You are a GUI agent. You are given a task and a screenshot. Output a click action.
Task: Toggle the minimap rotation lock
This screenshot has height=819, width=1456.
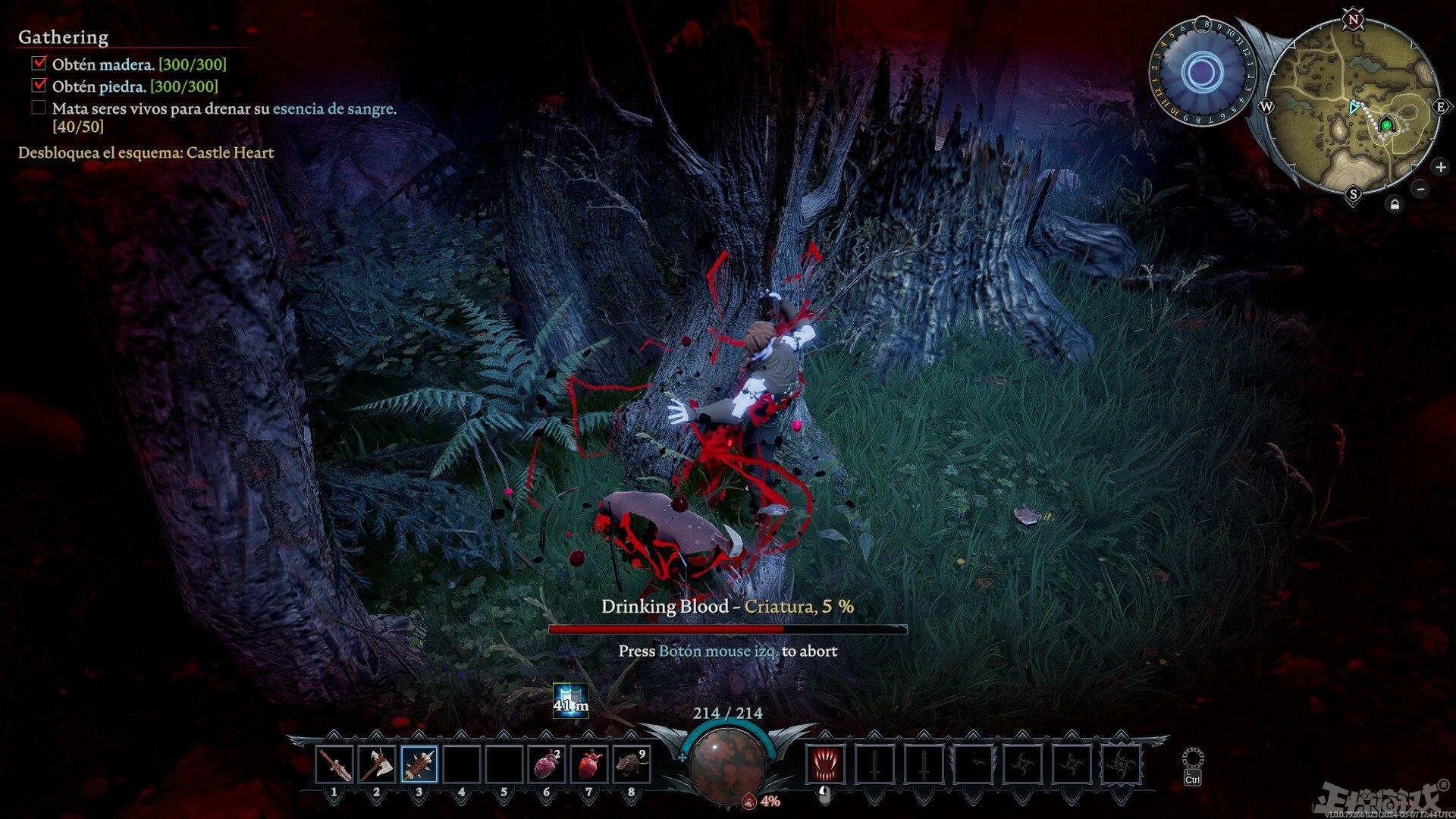click(1395, 204)
